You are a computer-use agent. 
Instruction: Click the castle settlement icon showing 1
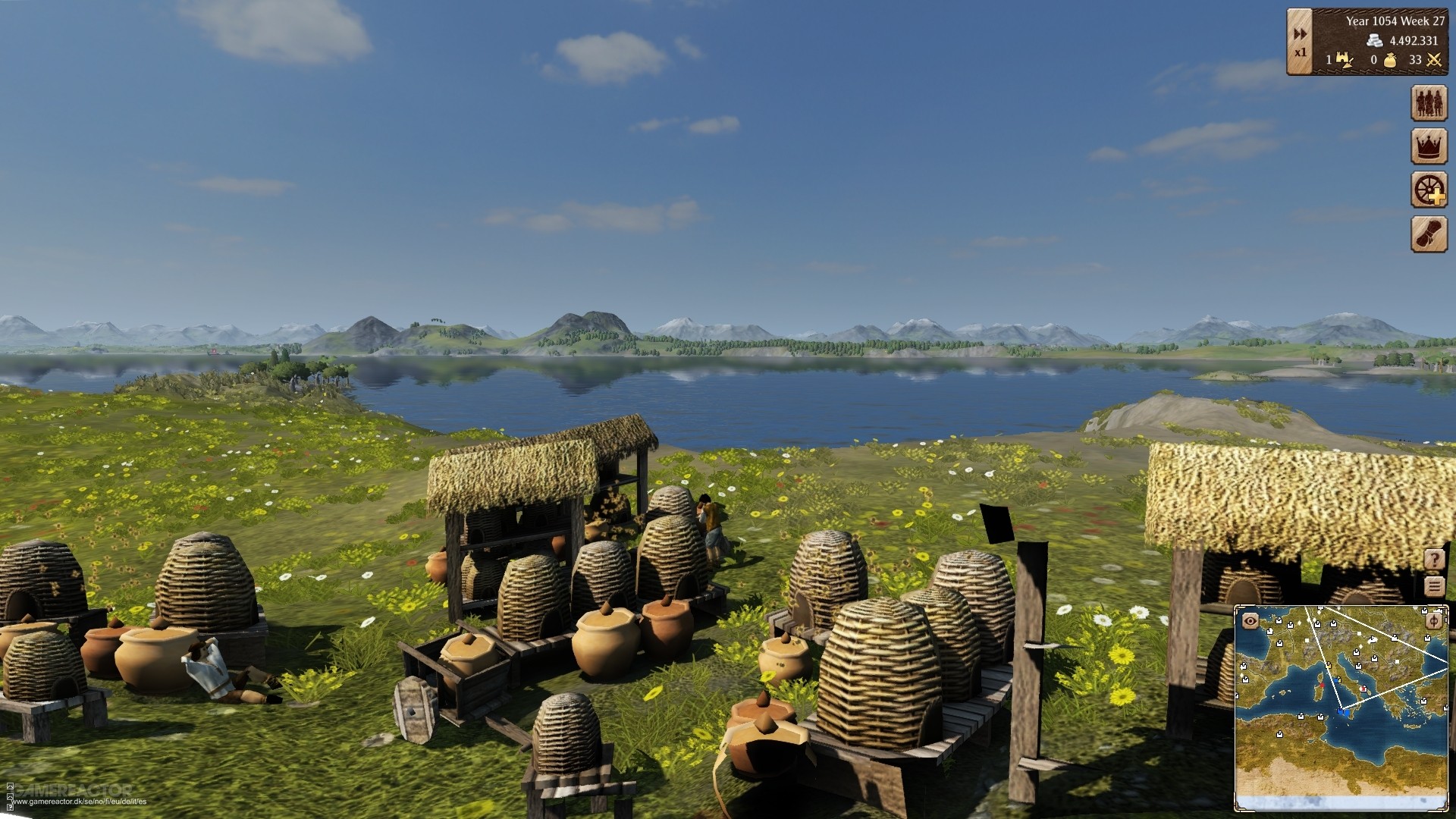1341,60
